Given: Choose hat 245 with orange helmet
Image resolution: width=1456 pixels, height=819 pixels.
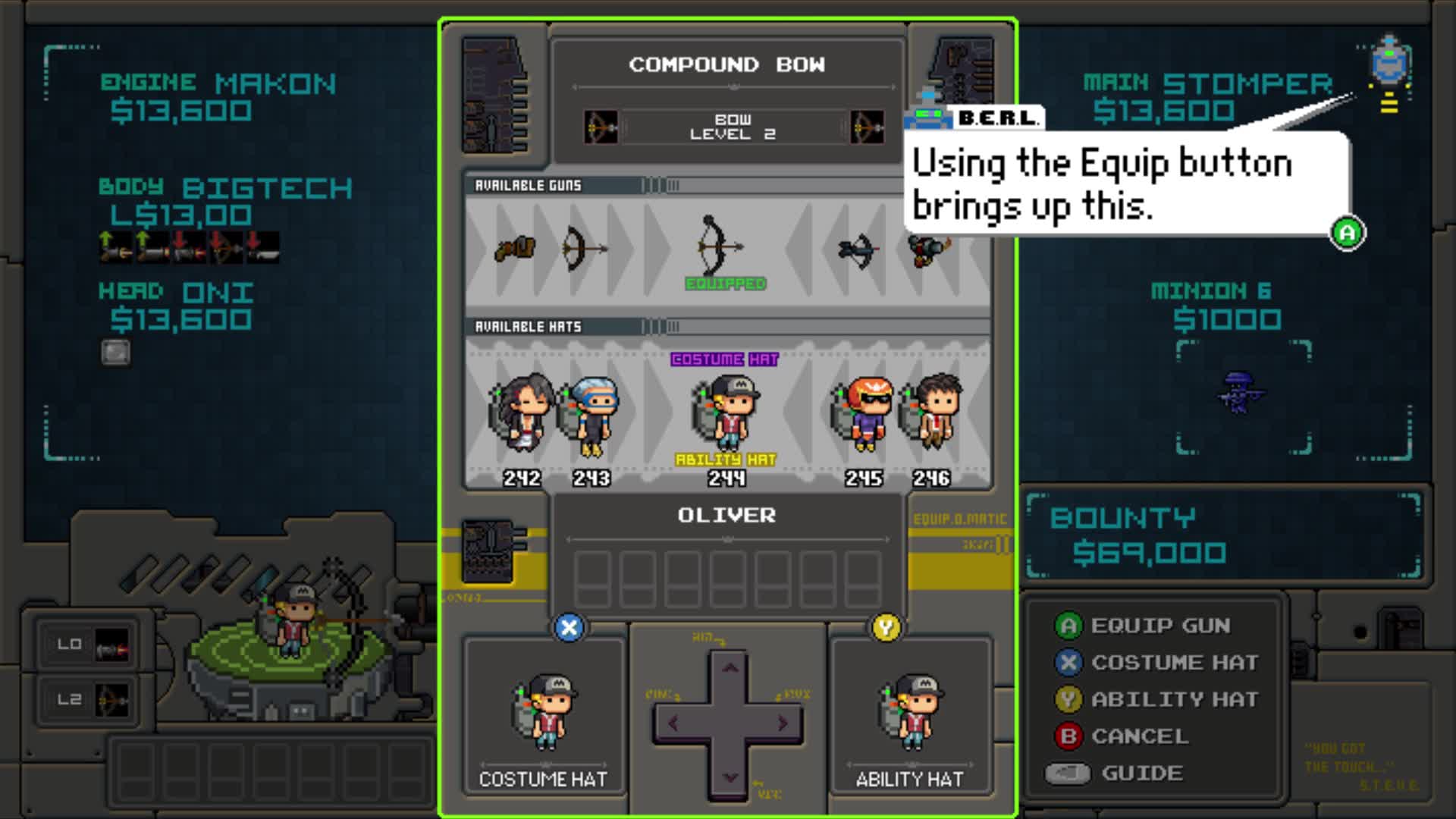Looking at the screenshot, I should click(864, 415).
